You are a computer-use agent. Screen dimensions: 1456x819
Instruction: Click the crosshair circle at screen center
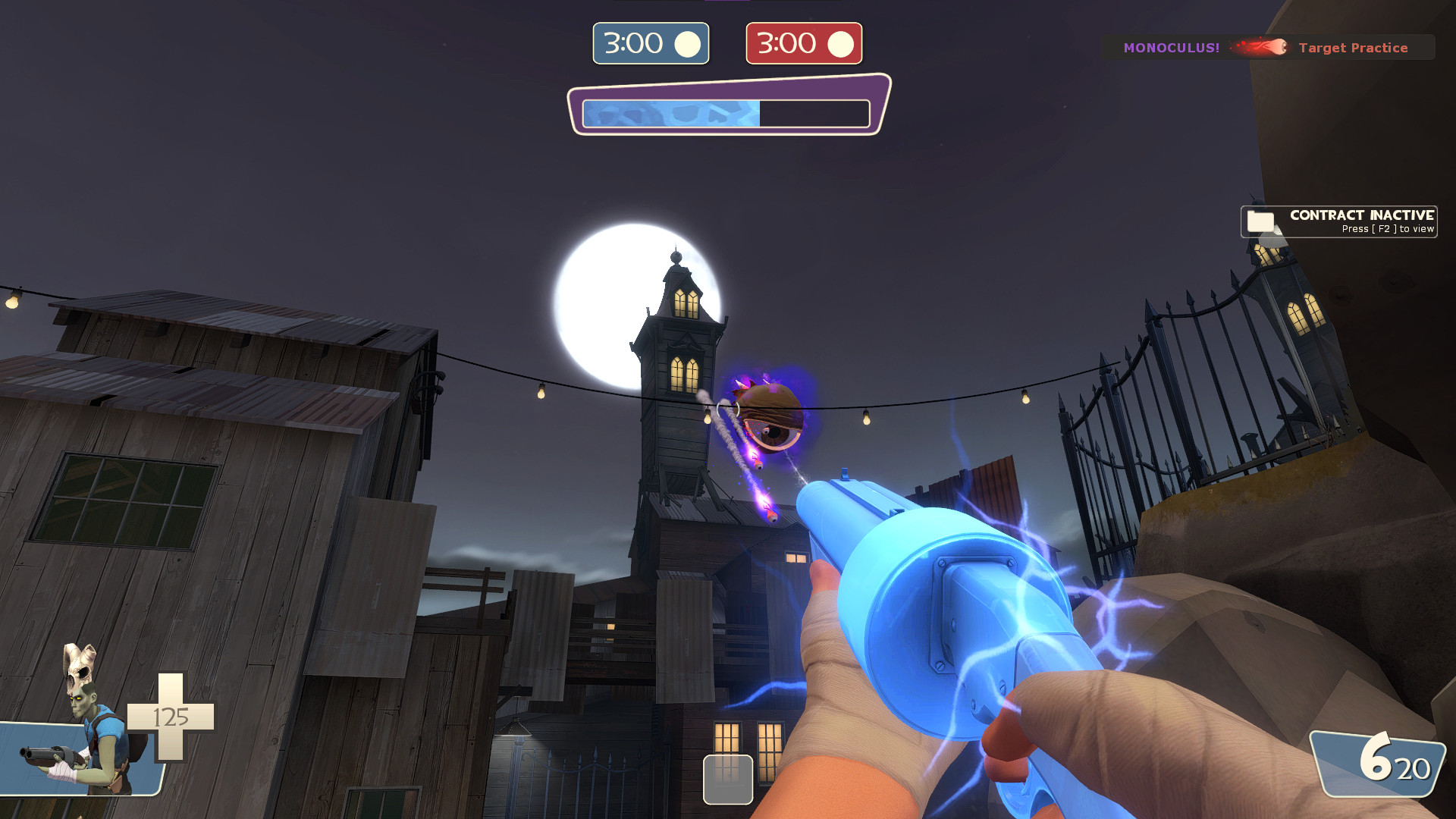728,409
